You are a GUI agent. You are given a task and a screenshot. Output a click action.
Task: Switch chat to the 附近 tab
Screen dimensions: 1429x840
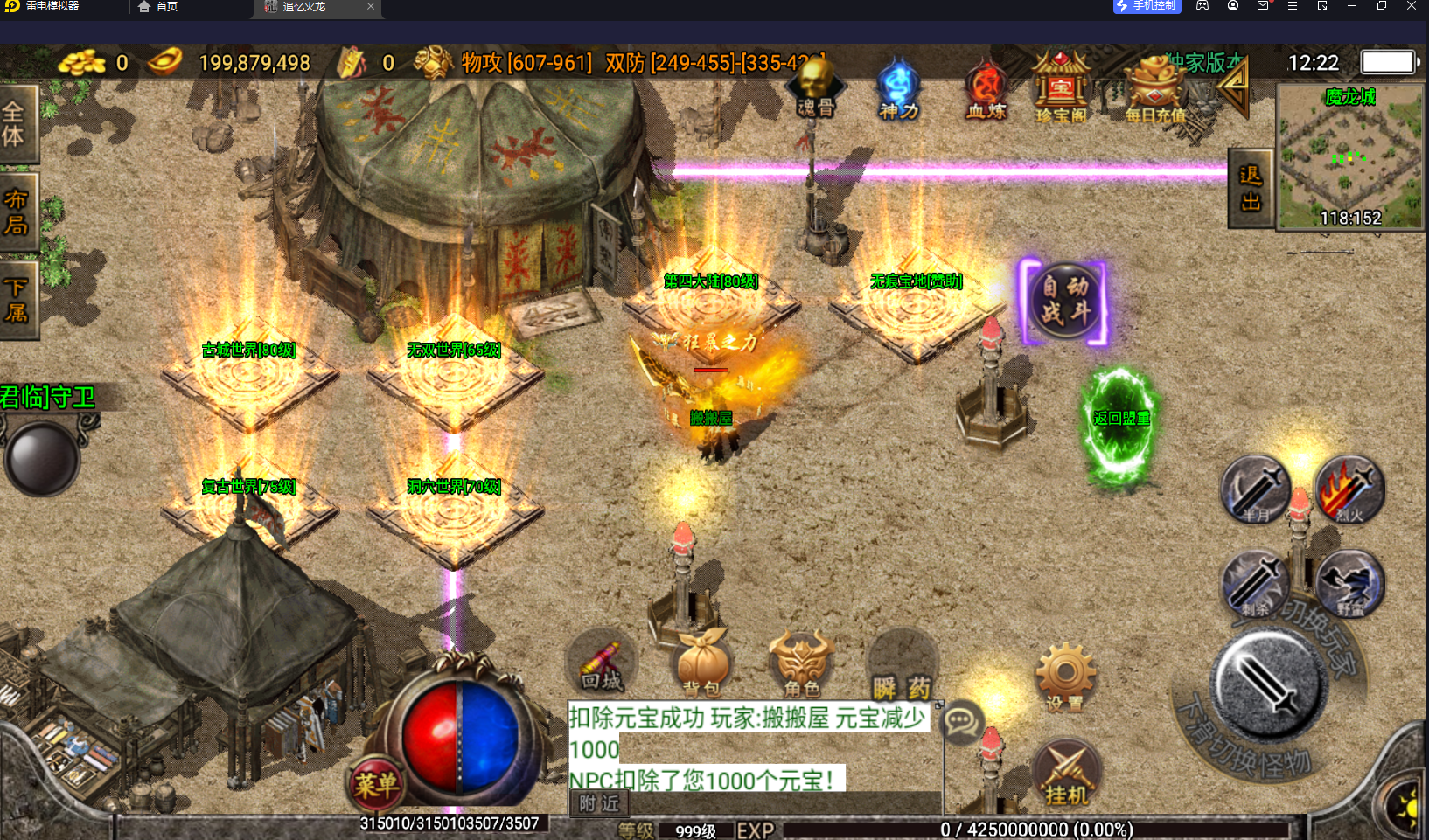[599, 802]
